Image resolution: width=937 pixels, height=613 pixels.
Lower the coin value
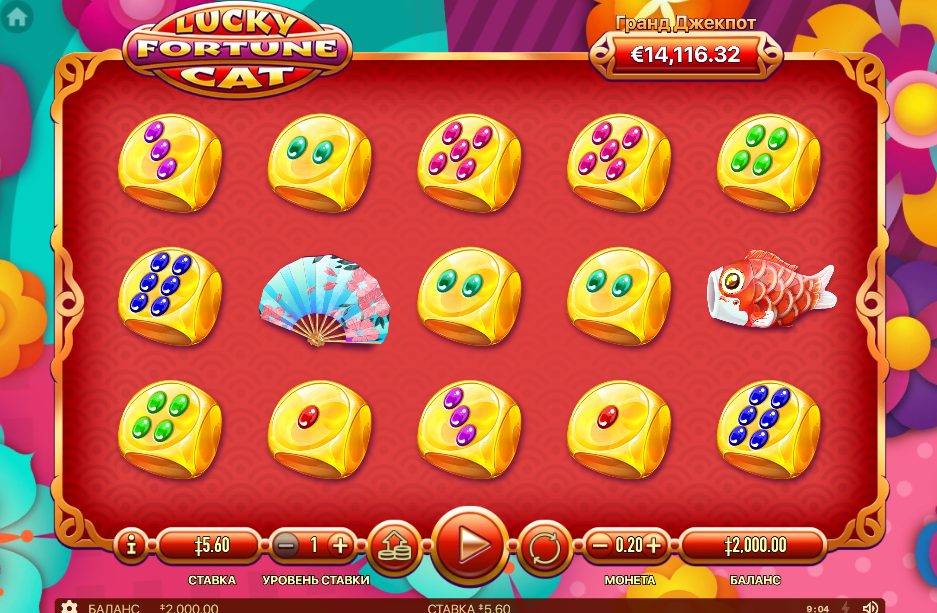pos(600,546)
